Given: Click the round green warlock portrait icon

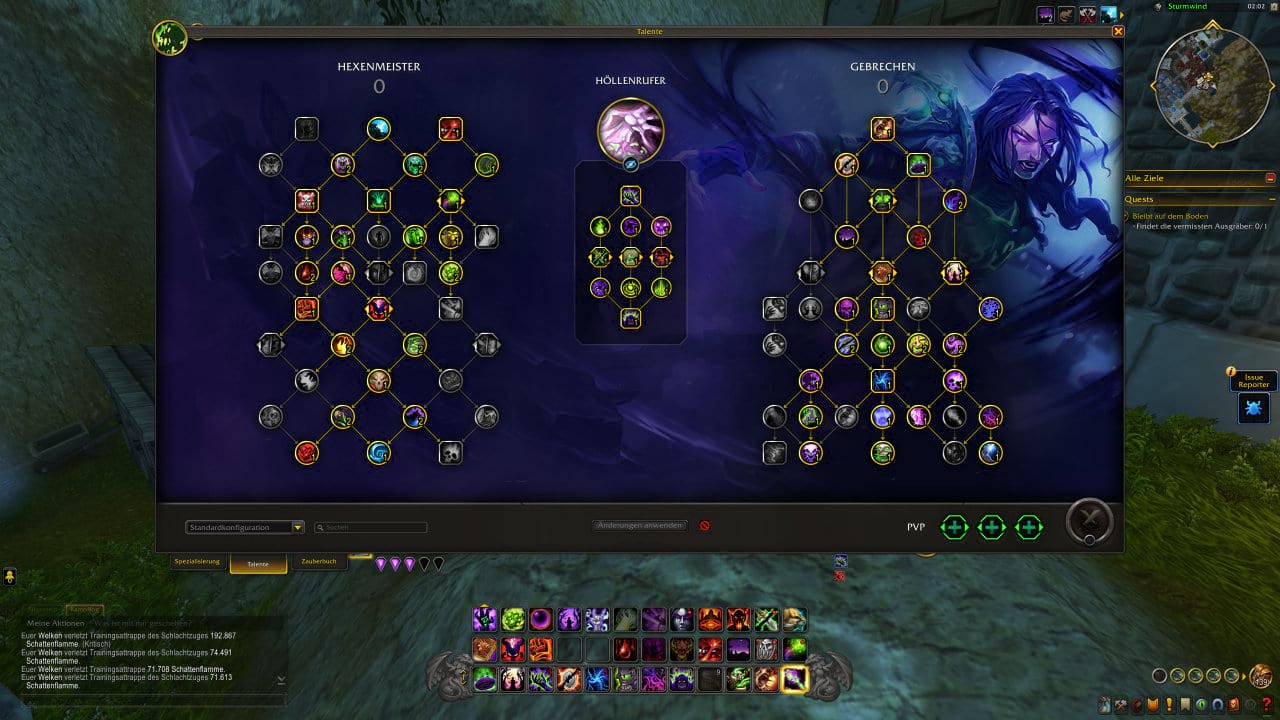Looking at the screenshot, I should click(x=169, y=38).
